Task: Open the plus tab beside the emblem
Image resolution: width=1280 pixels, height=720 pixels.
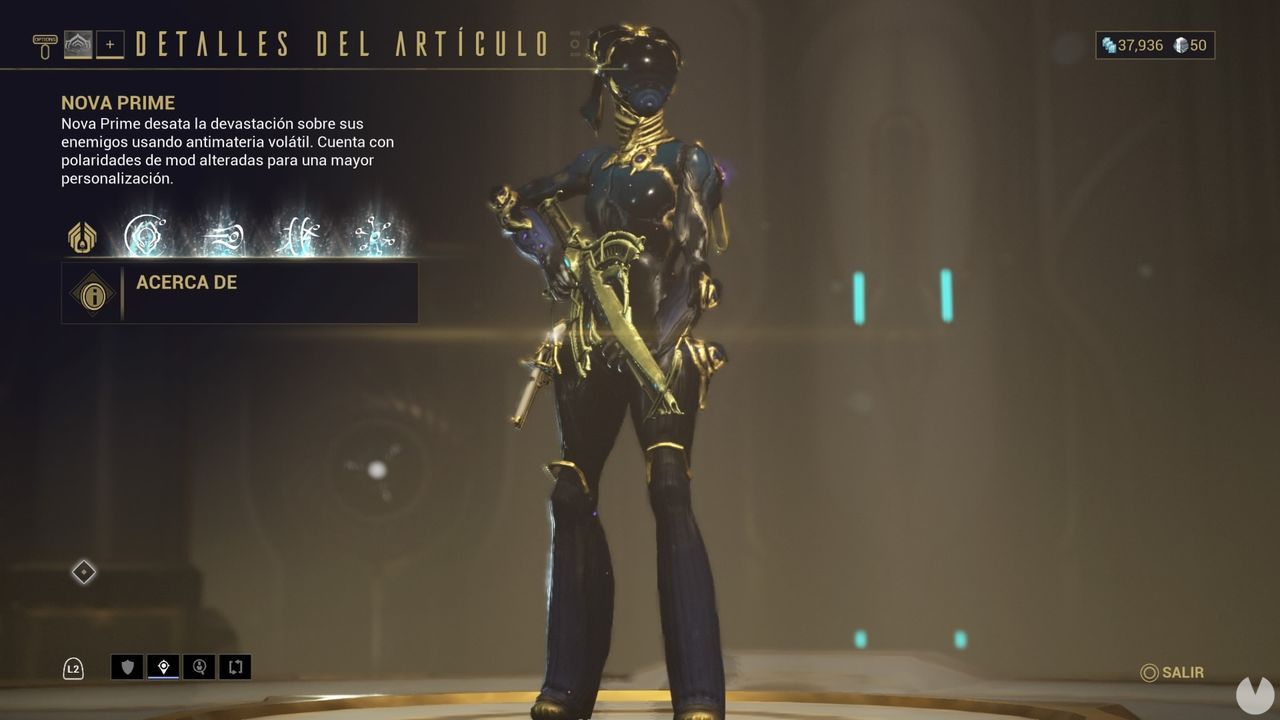Action: (x=110, y=44)
